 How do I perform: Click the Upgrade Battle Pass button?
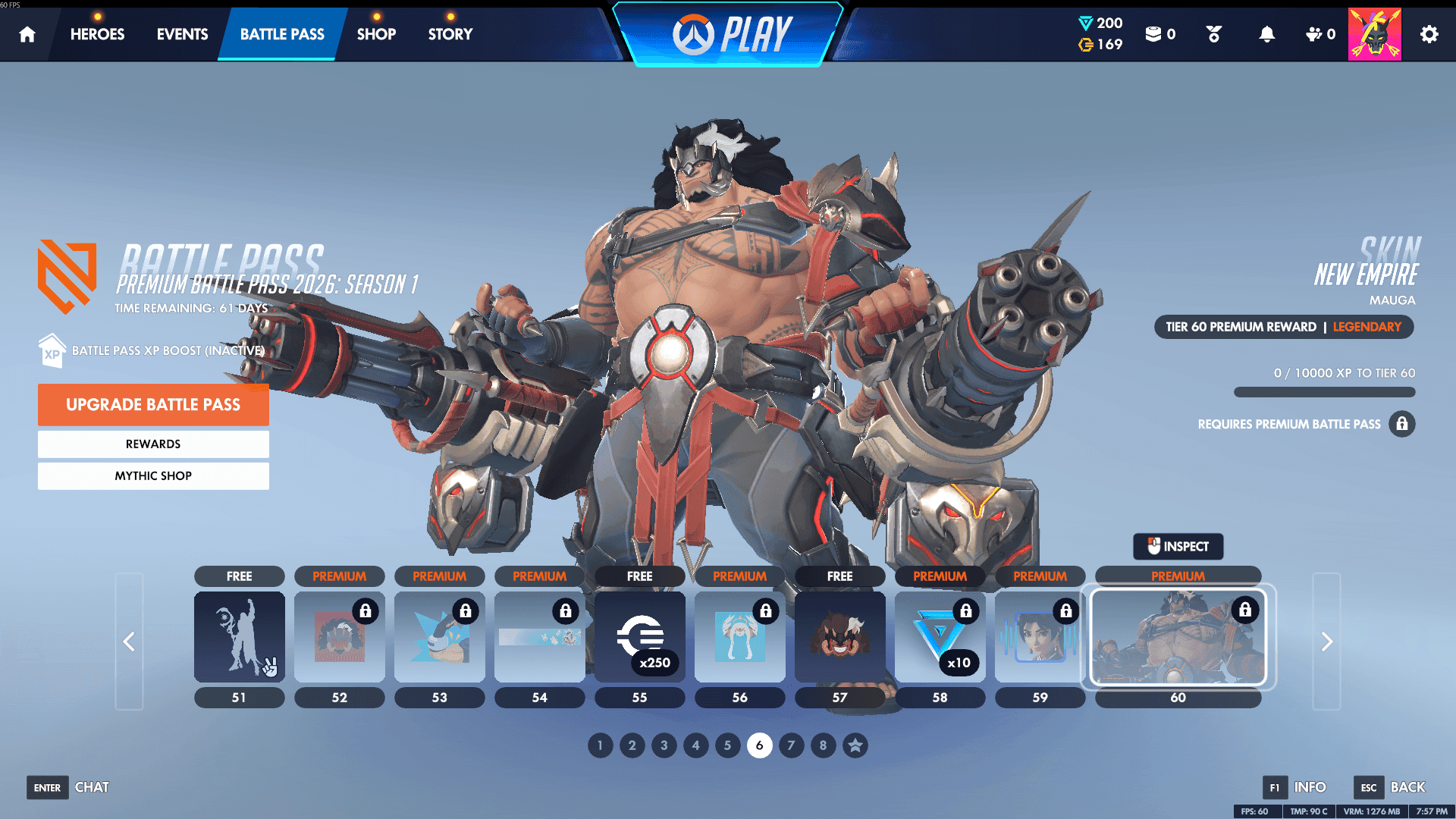153,404
